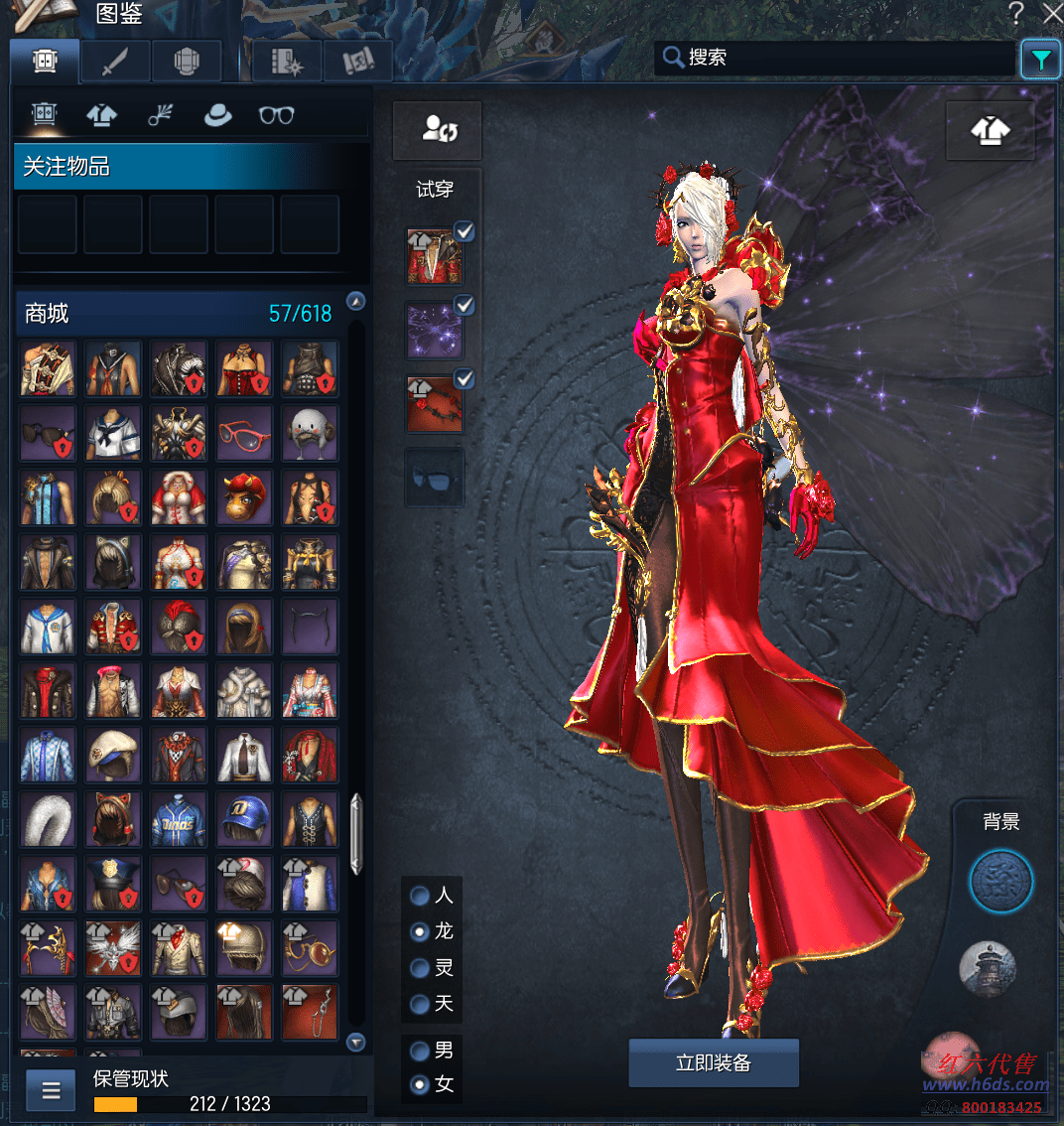Uncheck the red outfit try-on slot
The image size is (1064, 1126).
coord(464,232)
